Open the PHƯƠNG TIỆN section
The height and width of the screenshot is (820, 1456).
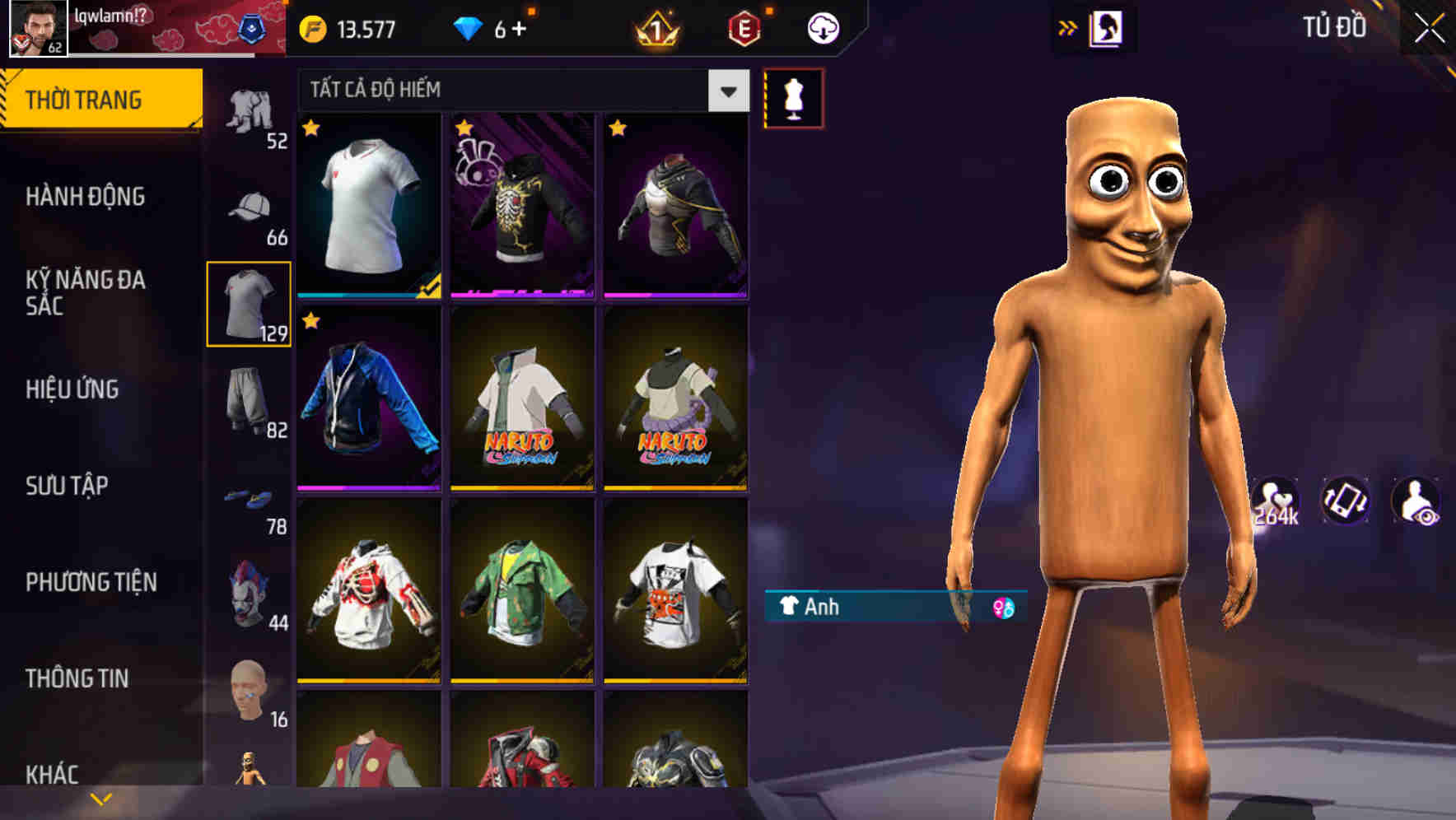tap(91, 580)
